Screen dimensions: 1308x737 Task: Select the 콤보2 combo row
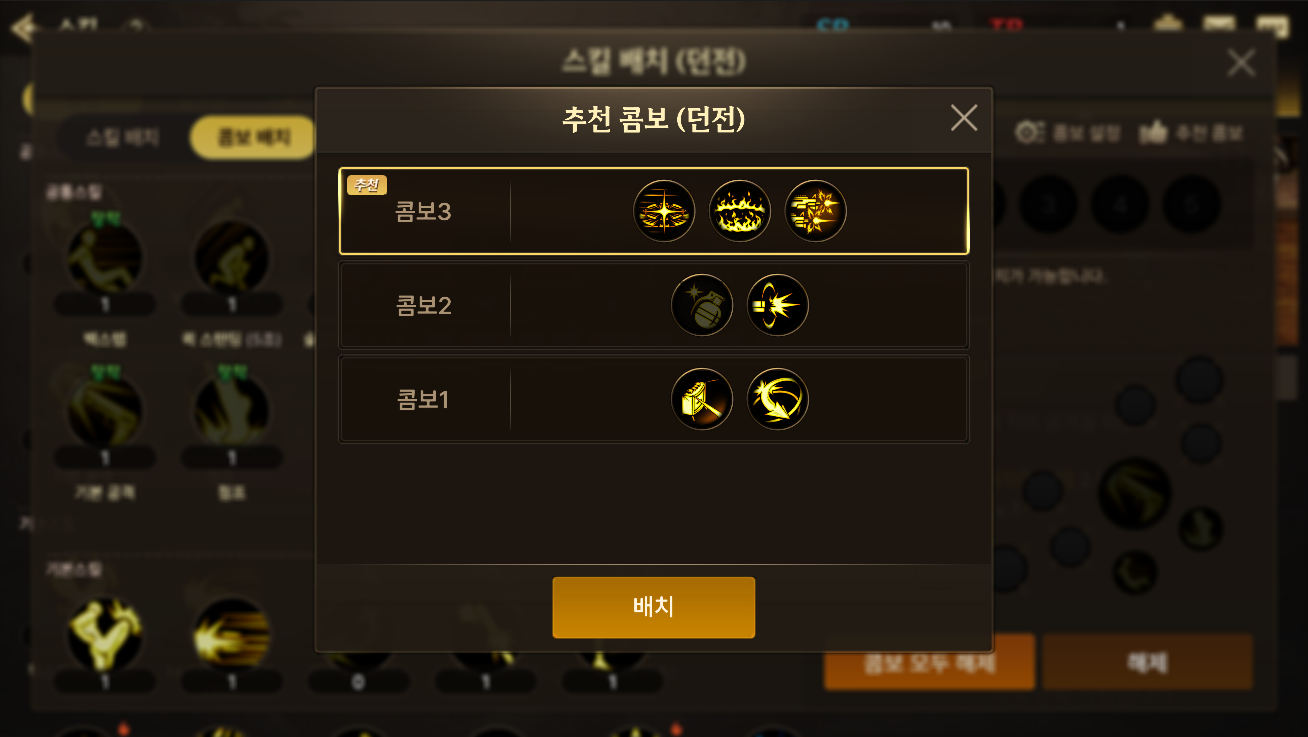click(560, 305)
